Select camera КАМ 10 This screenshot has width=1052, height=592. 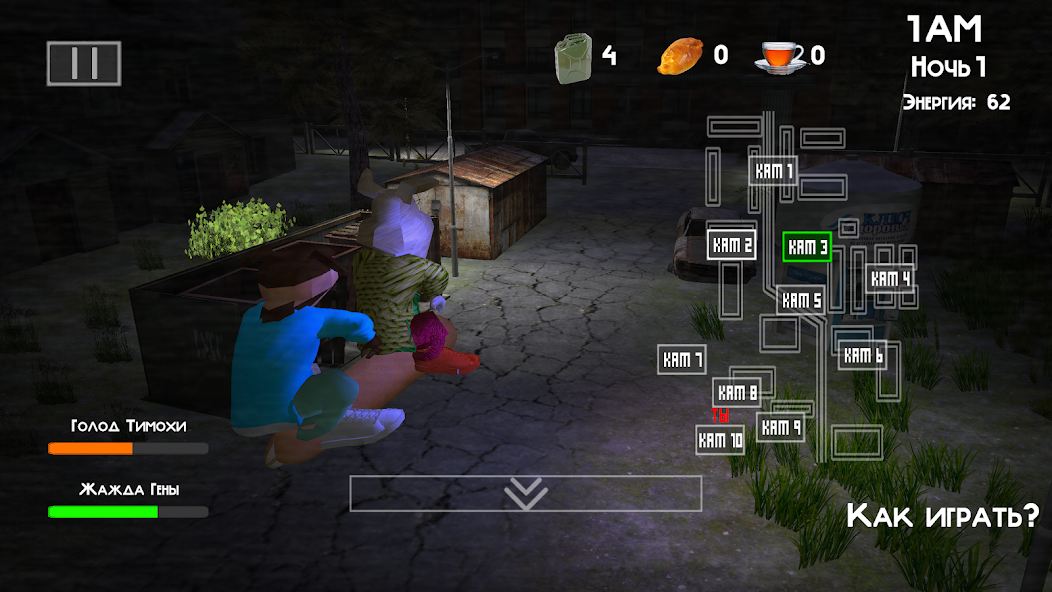[x=720, y=439]
